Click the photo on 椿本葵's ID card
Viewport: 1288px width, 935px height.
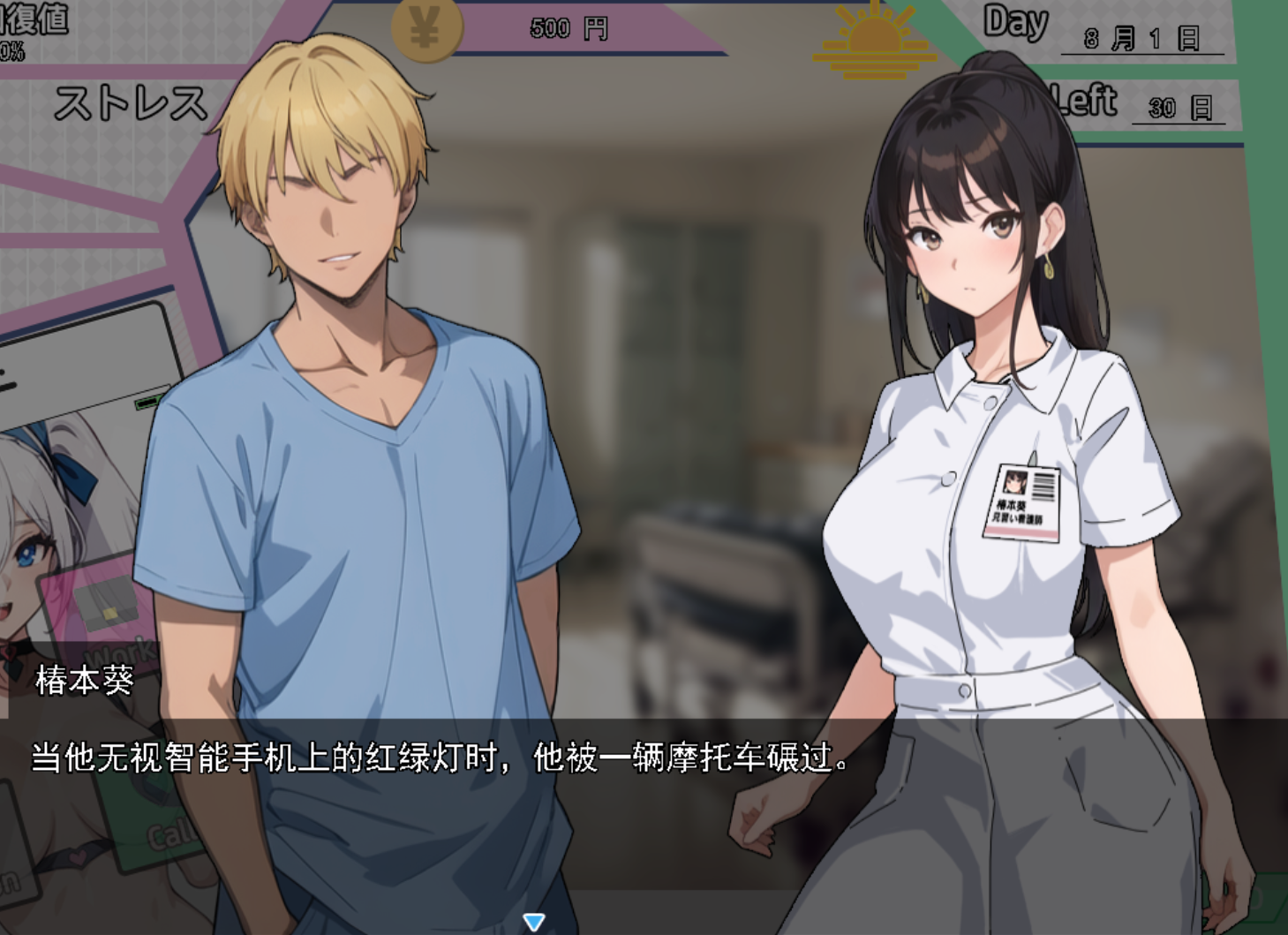coord(1013,481)
